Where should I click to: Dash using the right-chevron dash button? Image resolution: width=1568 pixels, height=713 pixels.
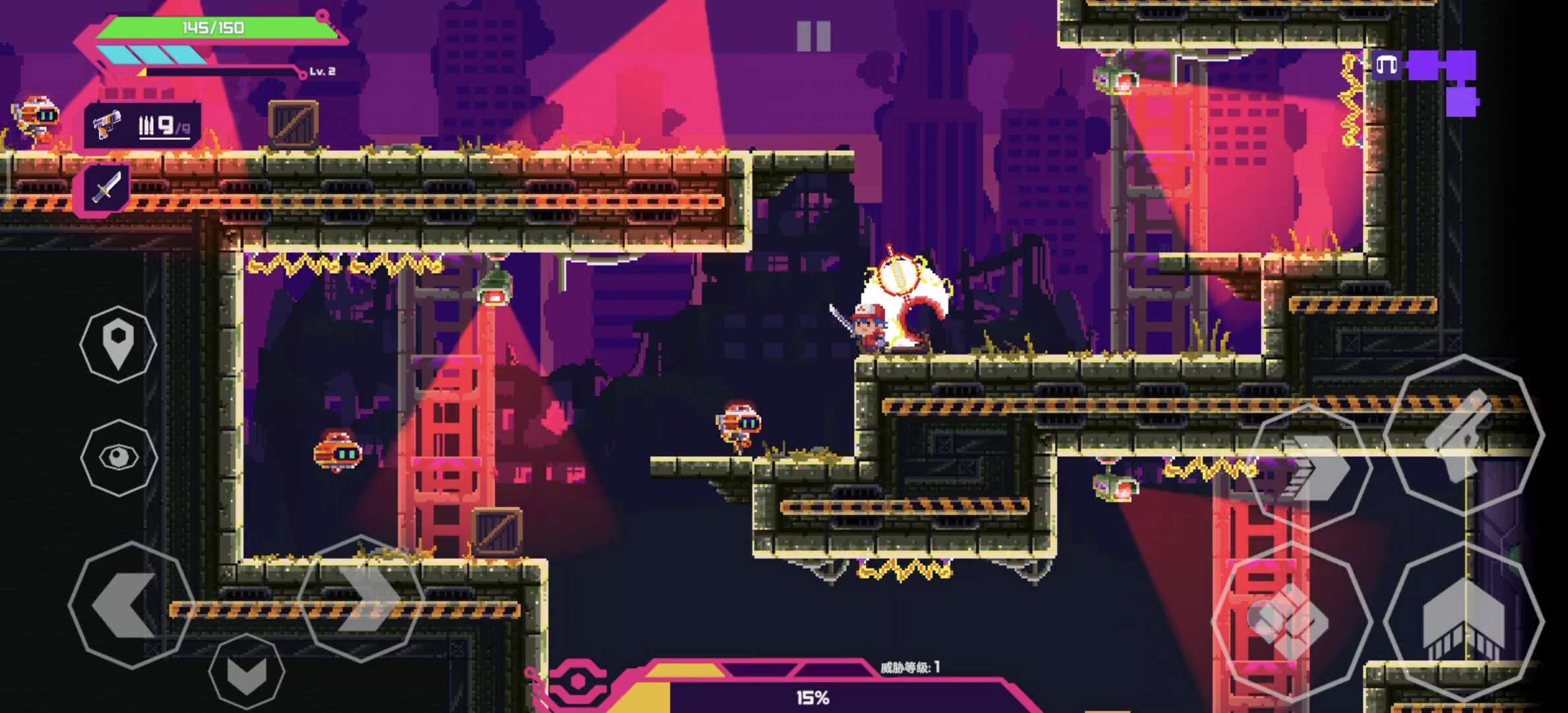(x=1310, y=469)
